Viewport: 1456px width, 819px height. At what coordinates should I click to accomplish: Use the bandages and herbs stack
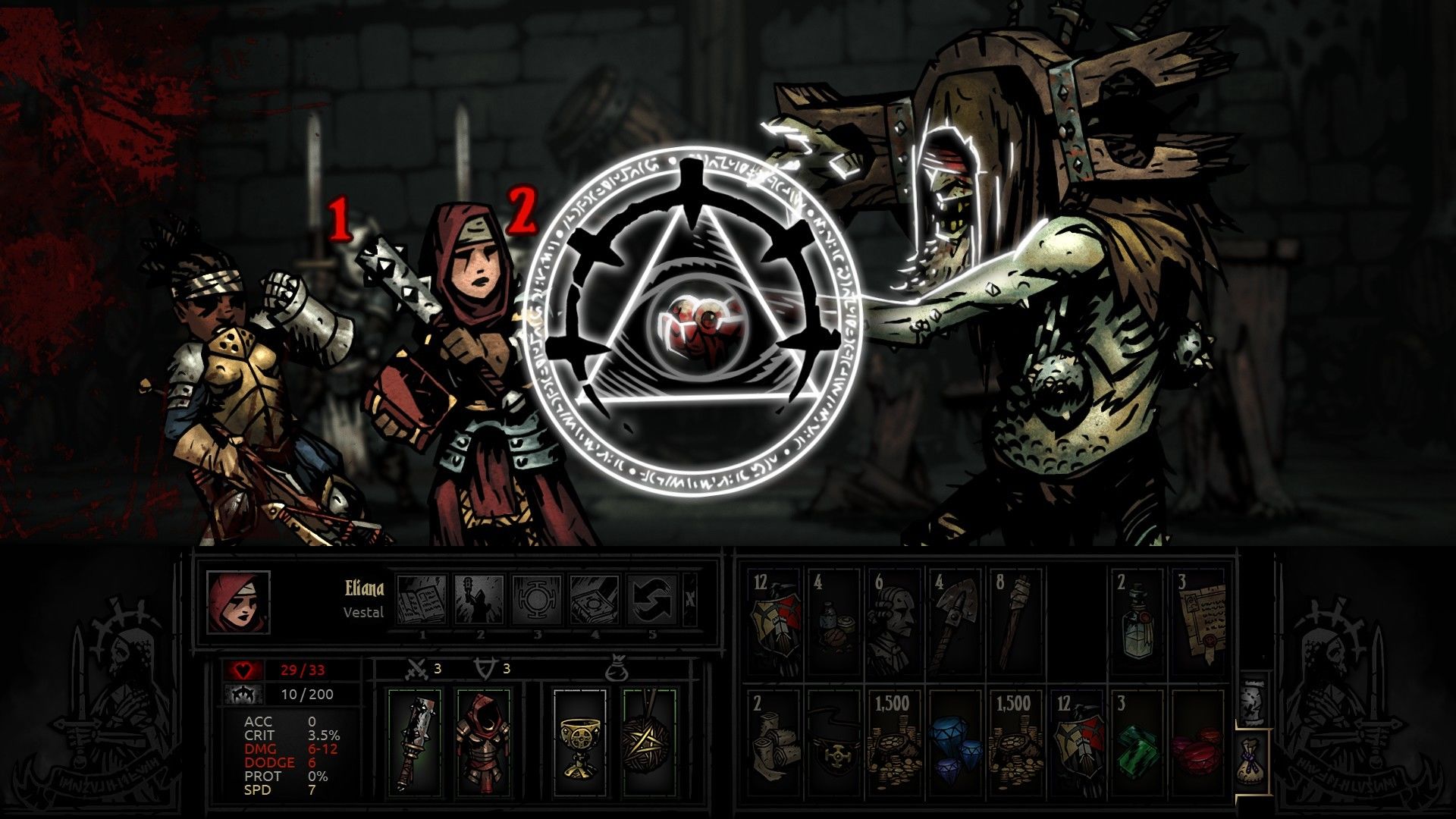pyautogui.click(x=833, y=623)
